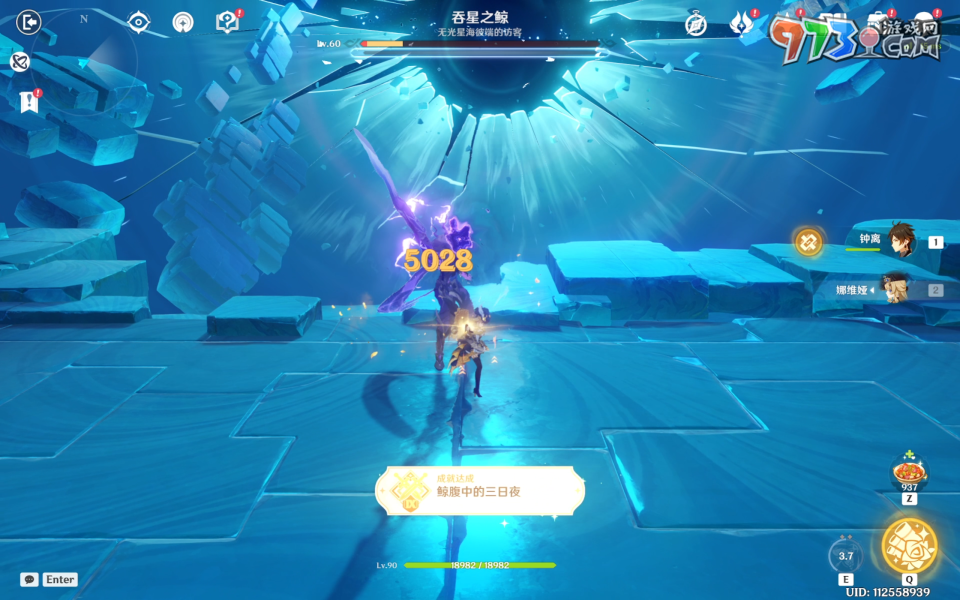Screen dimensions: 960x600
Task: Open the eye-shaped view icon
Action: pos(139,22)
